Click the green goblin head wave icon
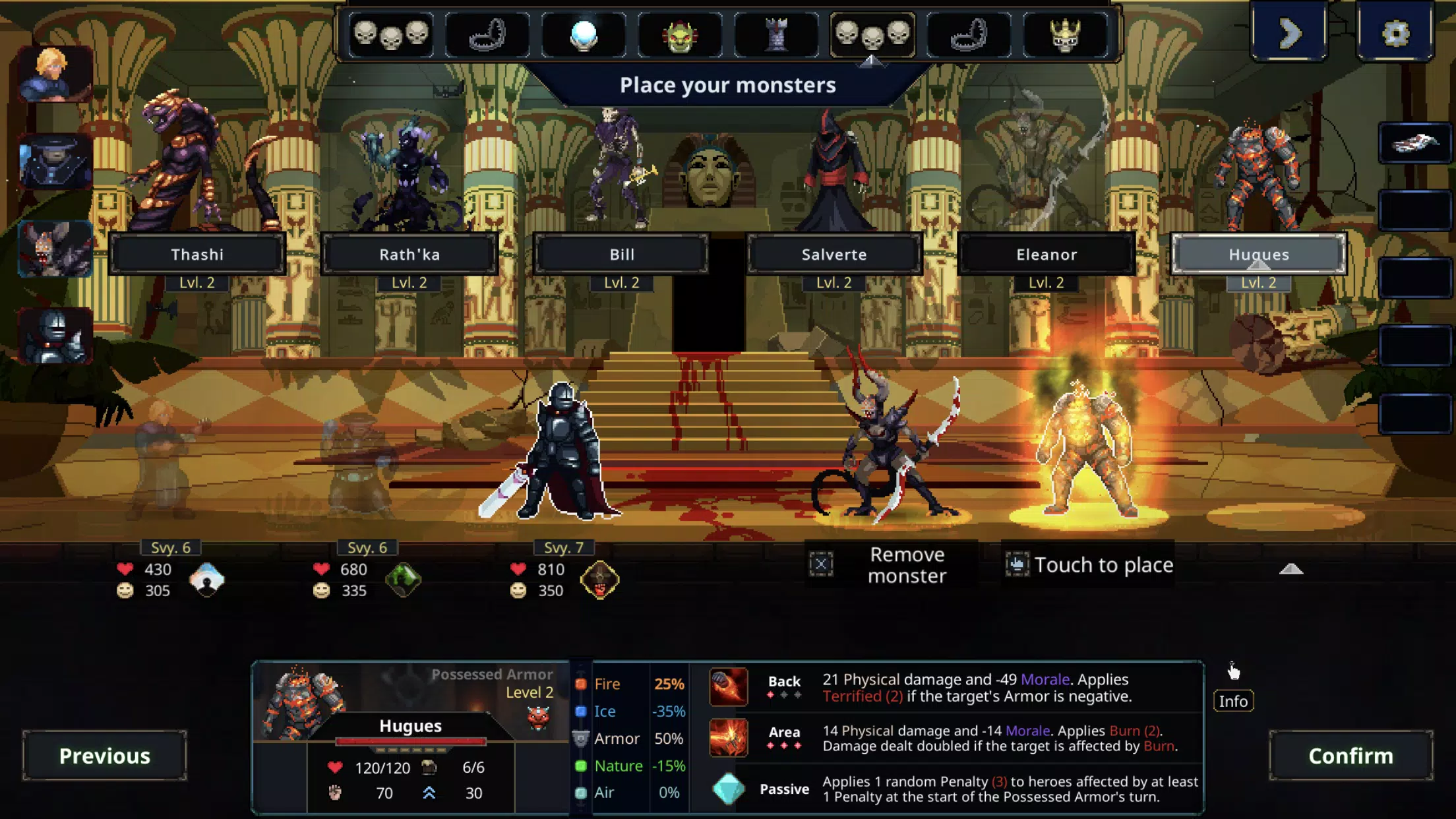1456x819 pixels. coord(680,36)
